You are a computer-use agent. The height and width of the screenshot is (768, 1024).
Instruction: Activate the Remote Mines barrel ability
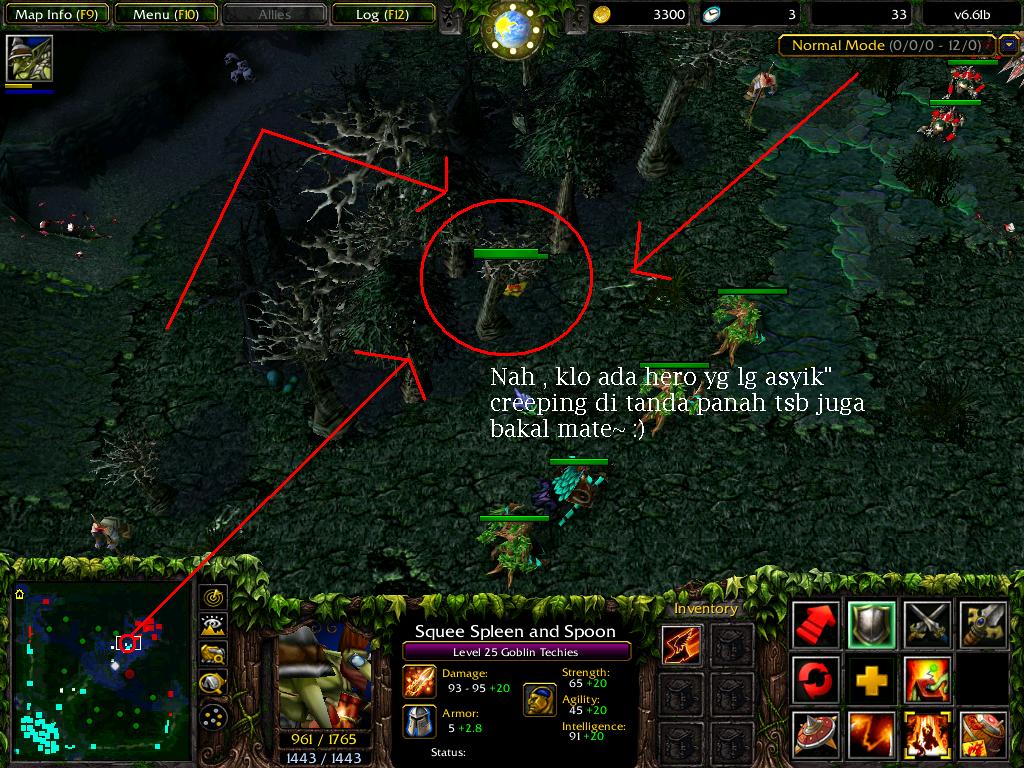point(981,734)
